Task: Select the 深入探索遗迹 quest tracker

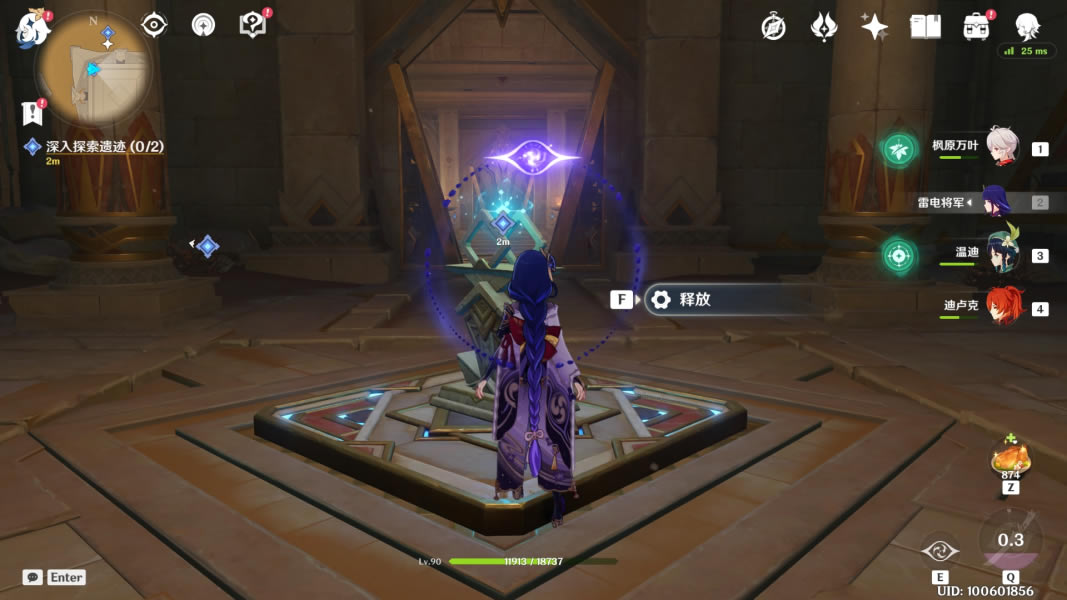Action: tap(104, 147)
